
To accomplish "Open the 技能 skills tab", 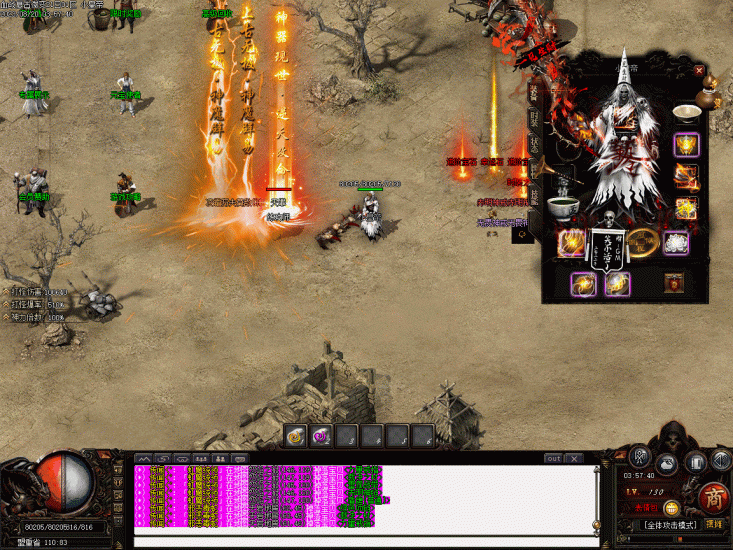I will pyautogui.click(x=533, y=196).
